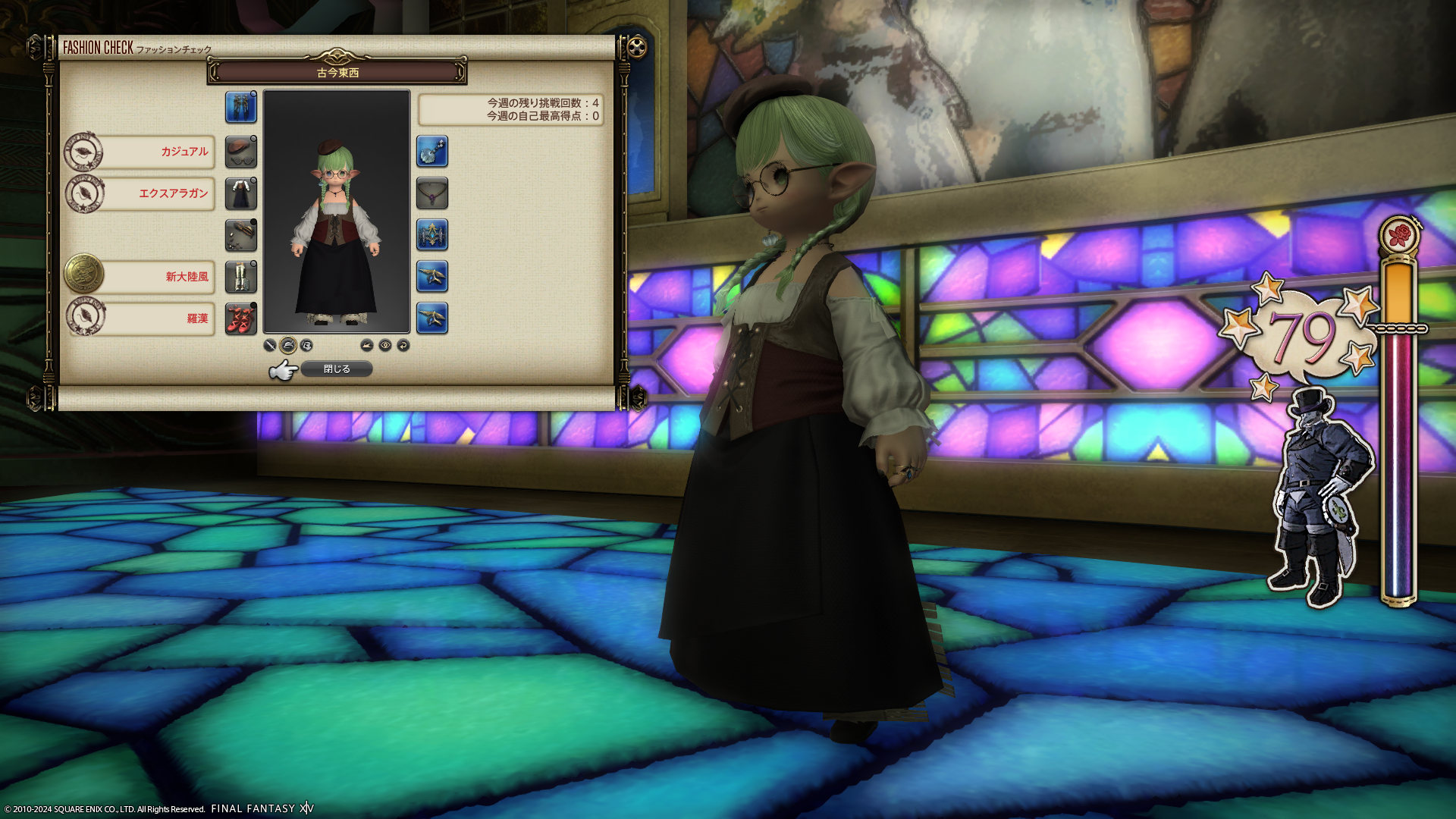Viewport: 1456px width, 819px height.
Task: Click the curved arrow reset icon below preview
Action: [403, 346]
